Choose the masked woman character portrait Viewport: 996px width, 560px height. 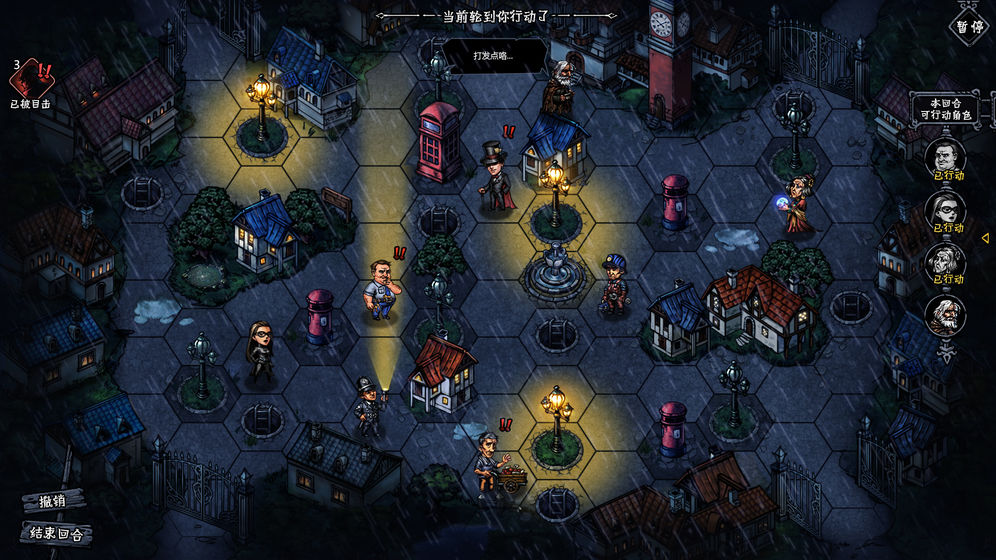pos(944,209)
